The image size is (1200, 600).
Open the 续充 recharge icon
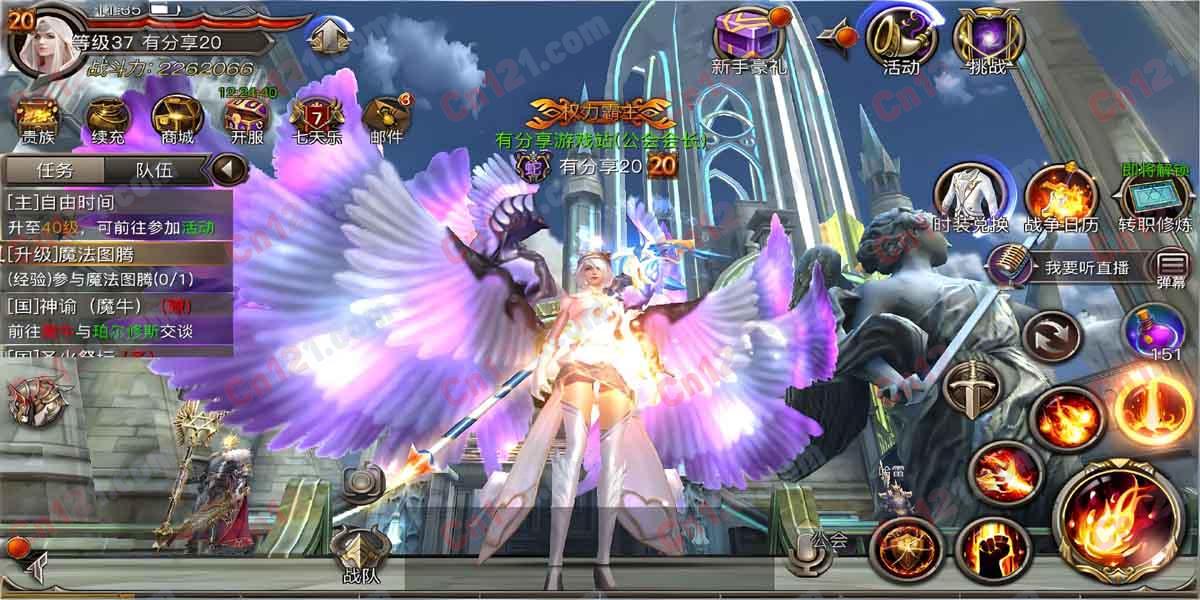[x=107, y=116]
